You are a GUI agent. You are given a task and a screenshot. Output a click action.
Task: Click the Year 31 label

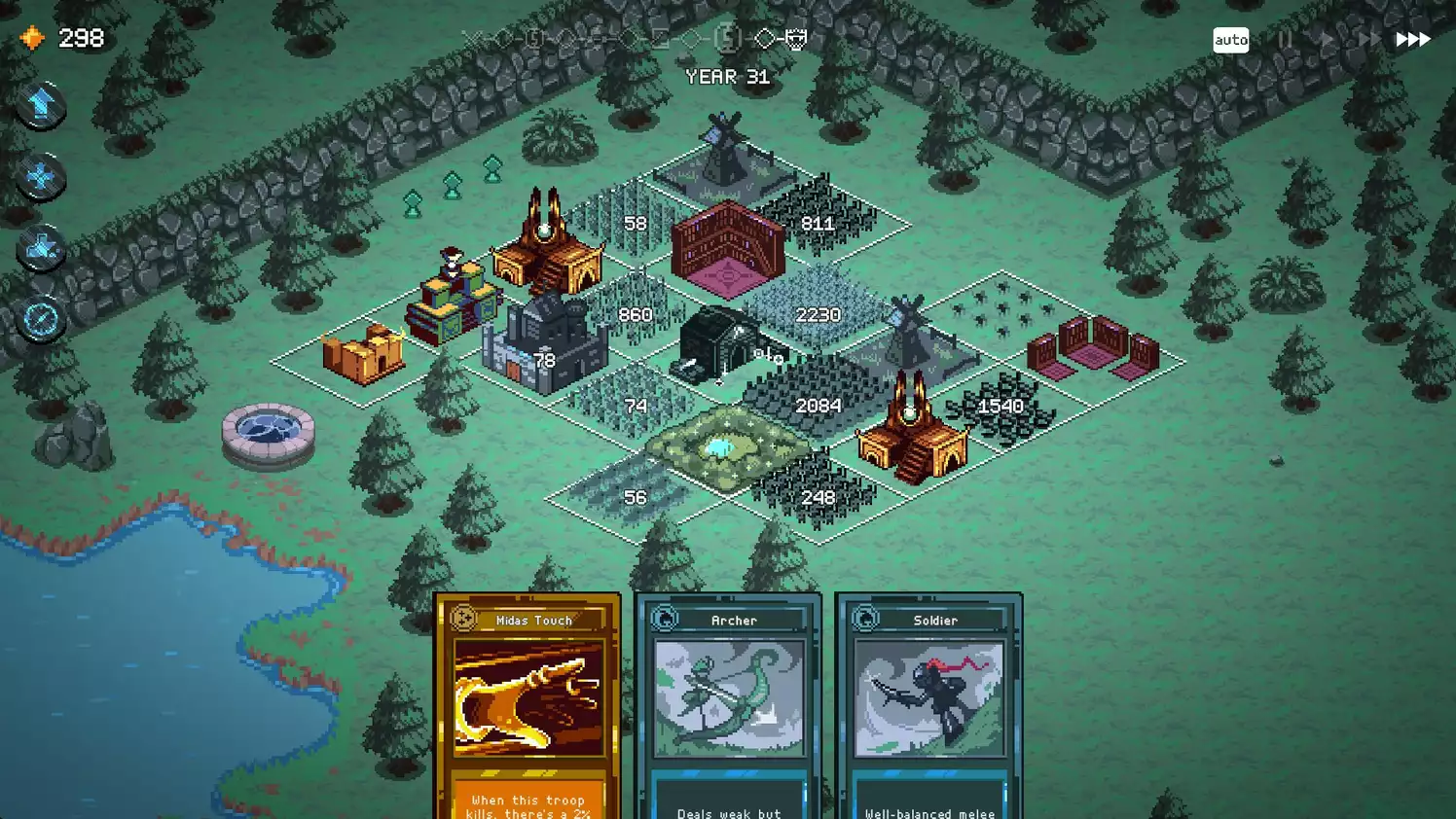coord(728,77)
